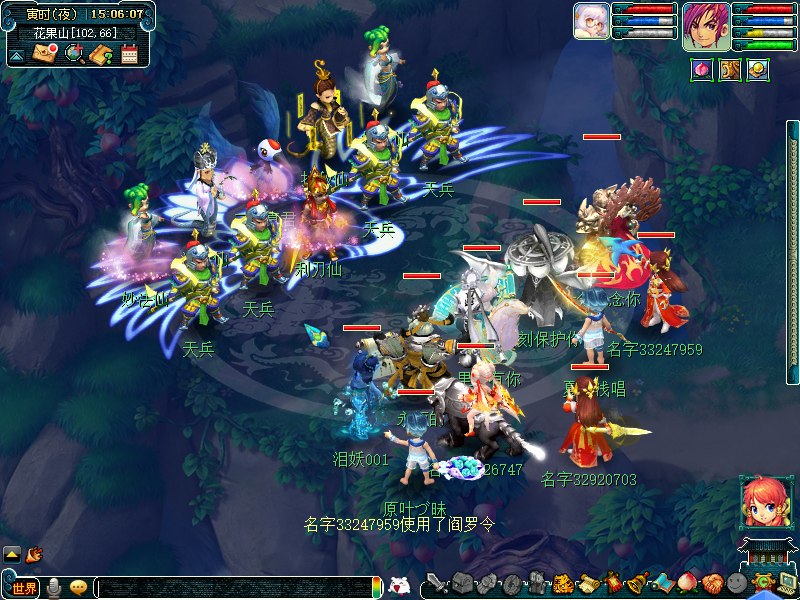Click the purple-haired player character portrait

coord(706,26)
